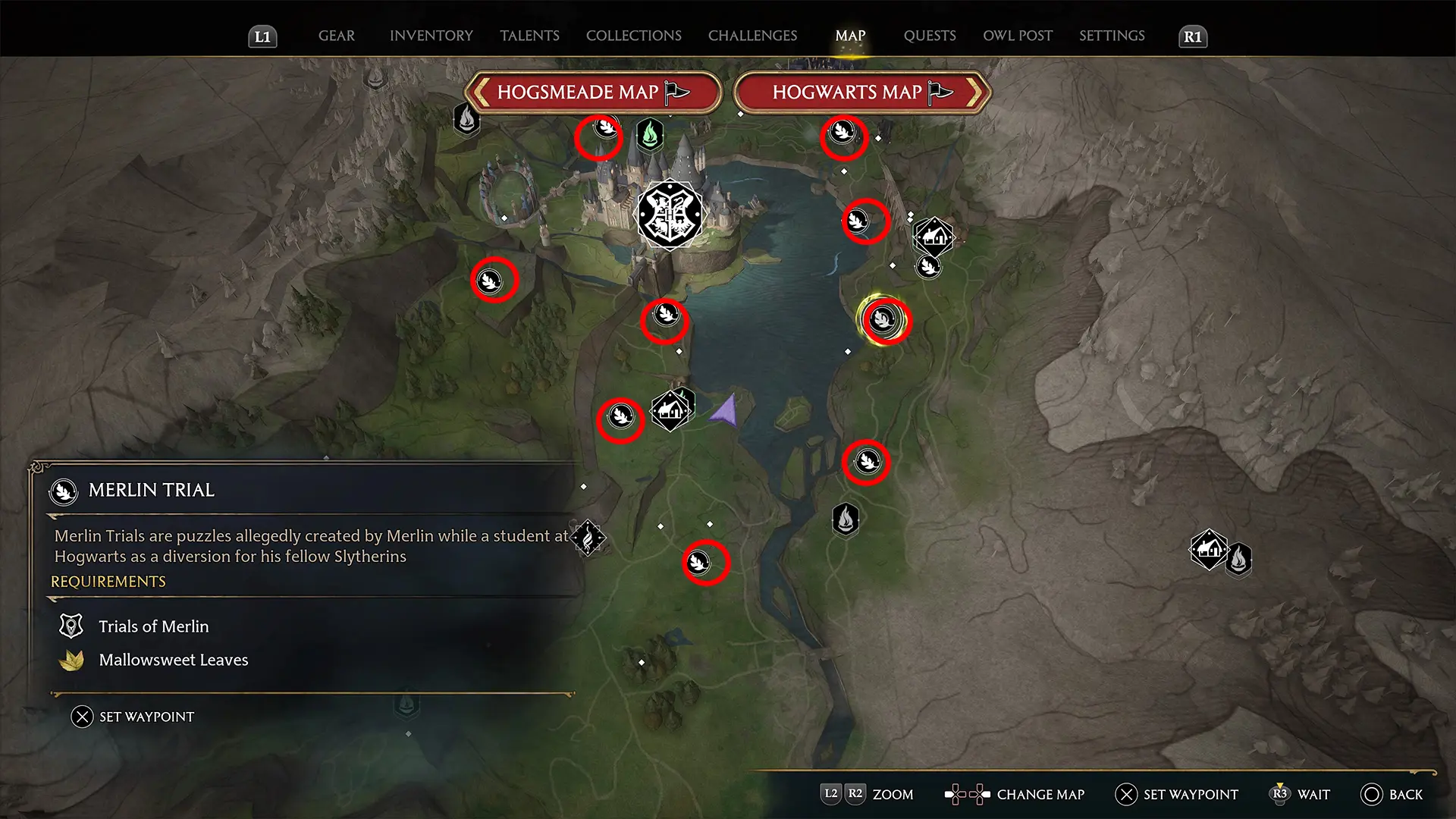The image size is (1456, 819).
Task: Select the Merlin Trial icon on the left side
Action: (494, 280)
